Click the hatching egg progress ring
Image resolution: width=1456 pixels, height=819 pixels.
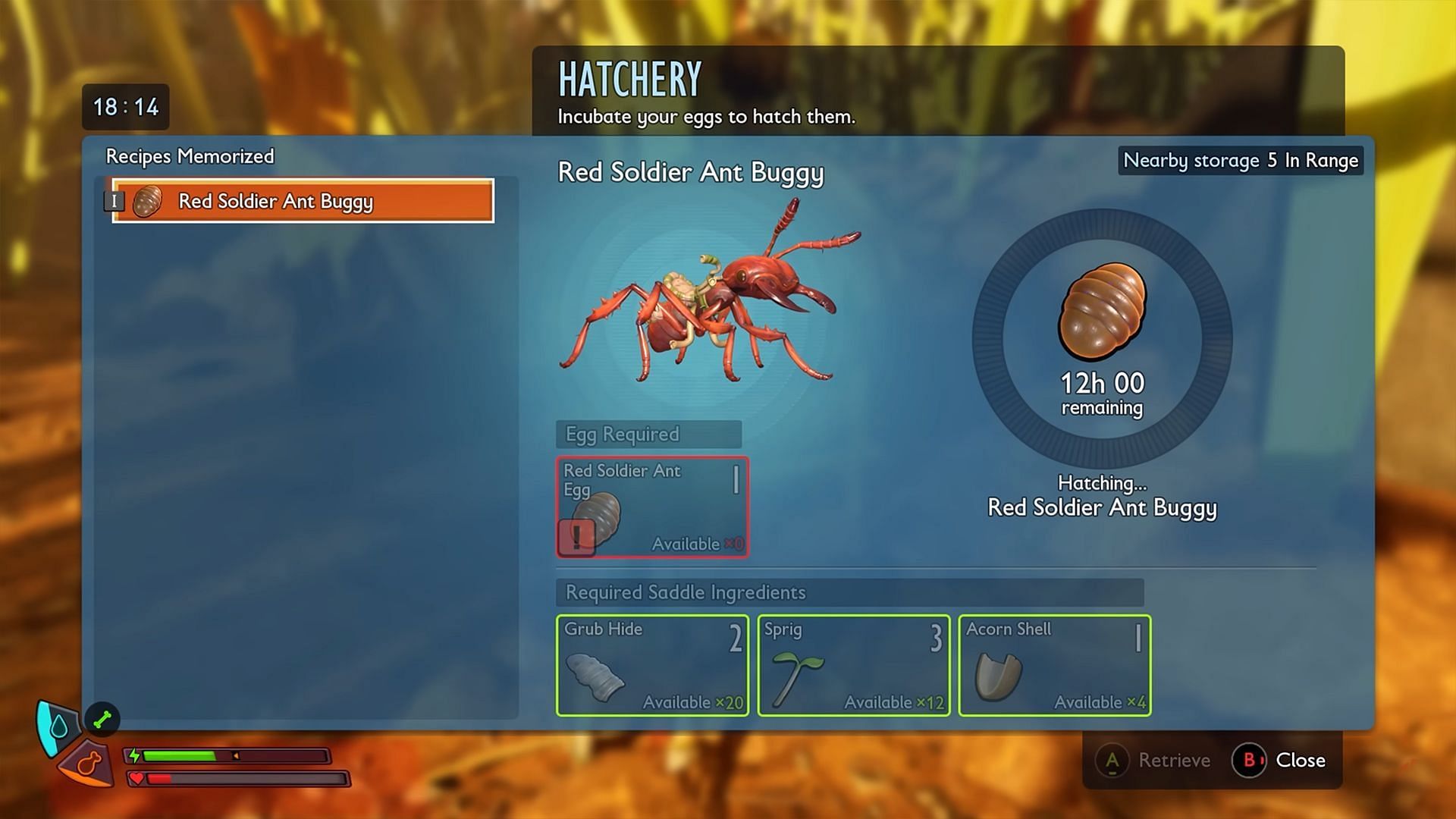point(1102,338)
